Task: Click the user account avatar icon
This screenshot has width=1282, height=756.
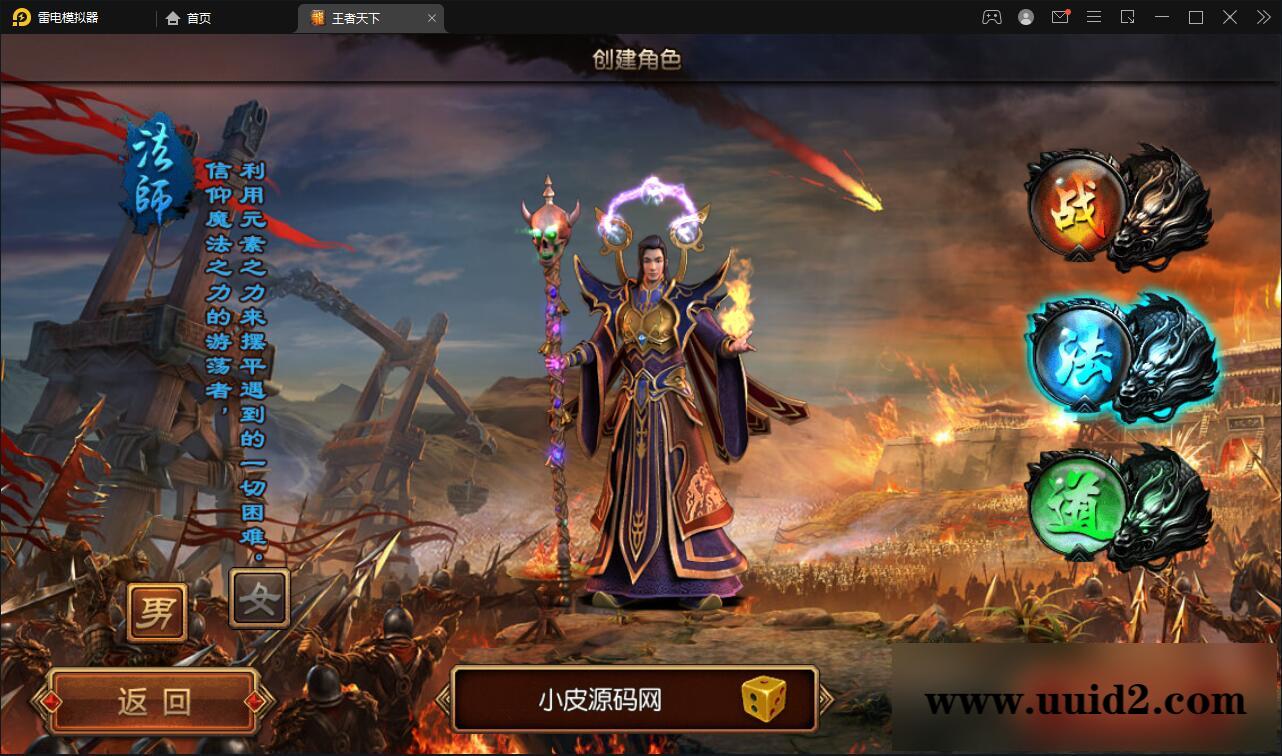Action: 1025,17
